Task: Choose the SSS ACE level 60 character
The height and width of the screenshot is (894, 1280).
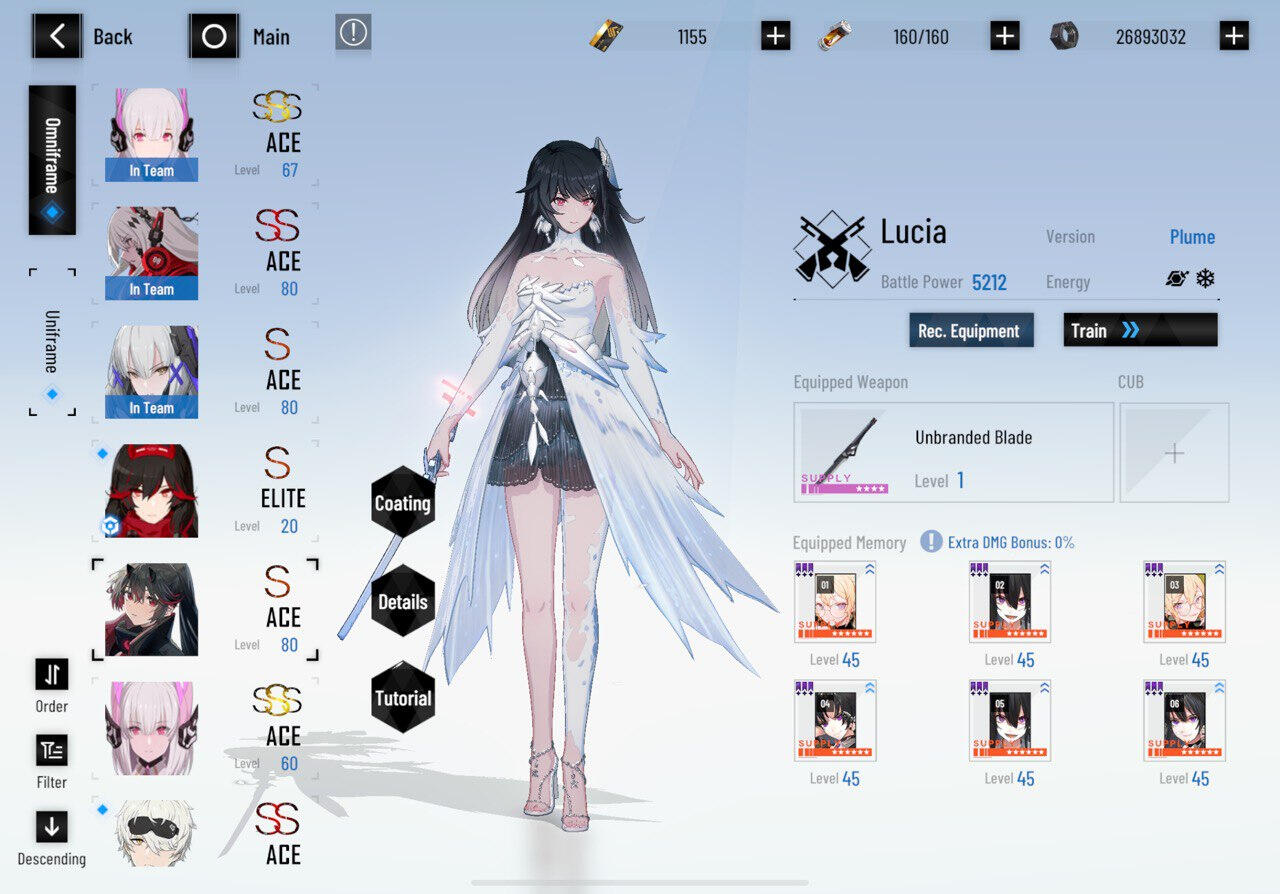Action: pos(205,729)
